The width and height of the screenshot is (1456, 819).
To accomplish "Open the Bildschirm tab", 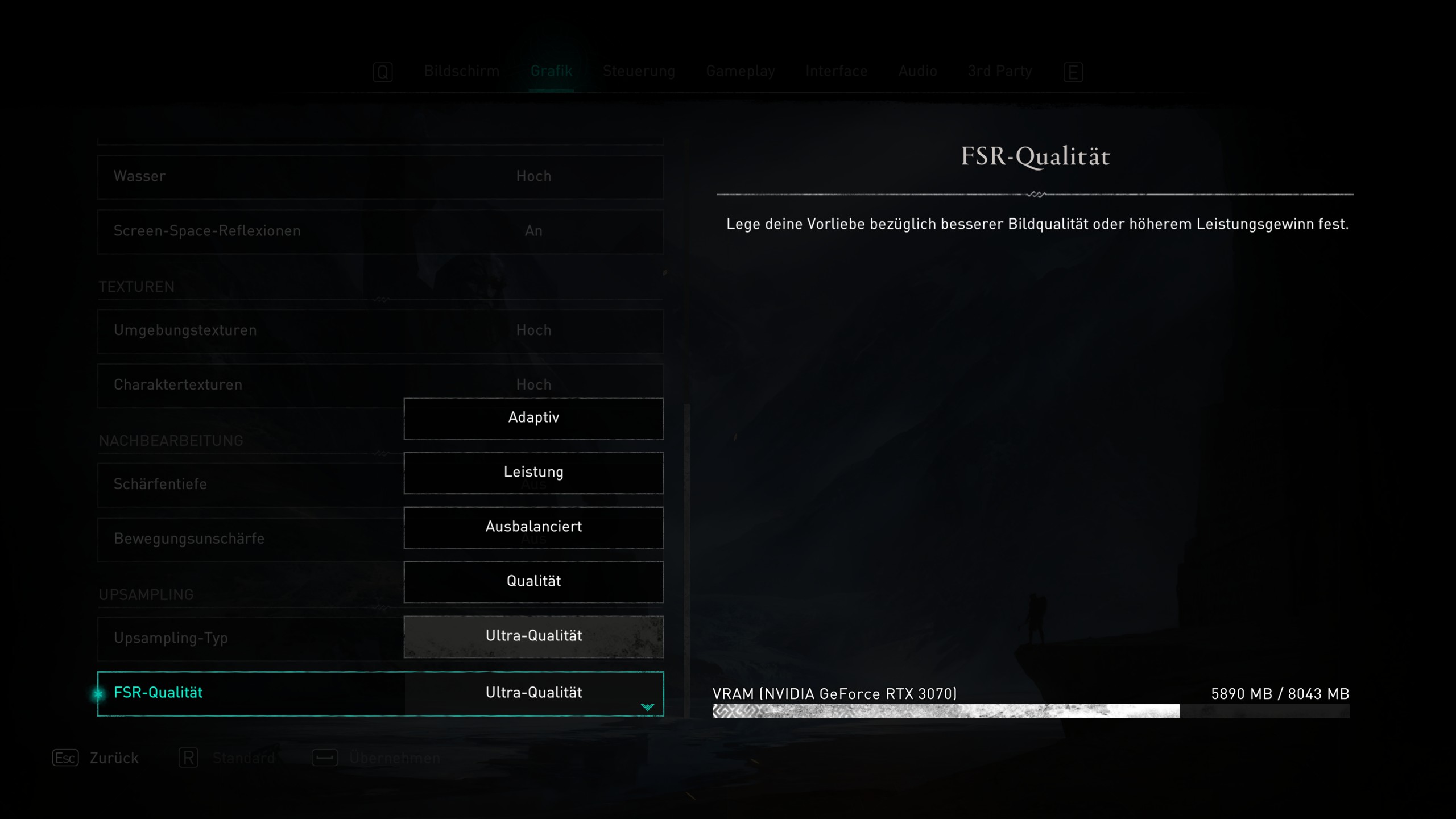I will tap(461, 72).
